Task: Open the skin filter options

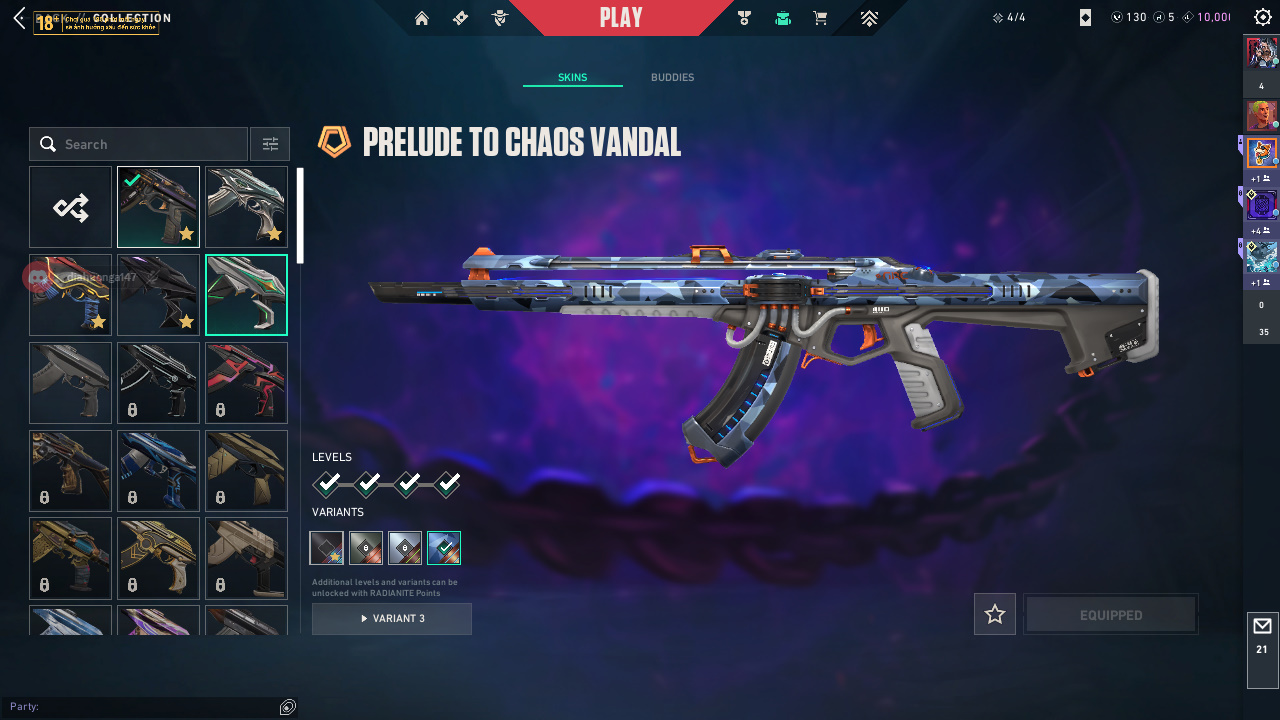Action: (x=270, y=144)
